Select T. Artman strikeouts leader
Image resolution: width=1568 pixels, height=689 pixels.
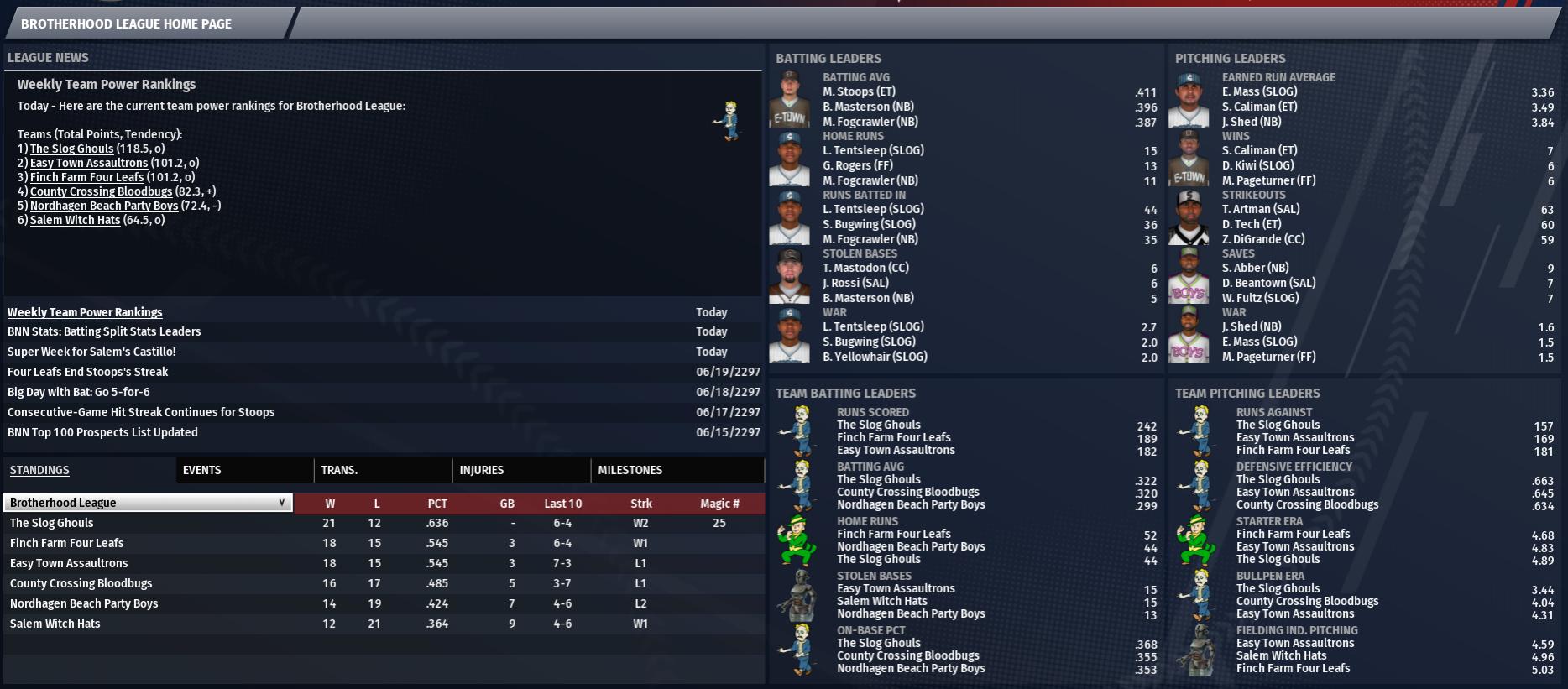[x=1260, y=209]
